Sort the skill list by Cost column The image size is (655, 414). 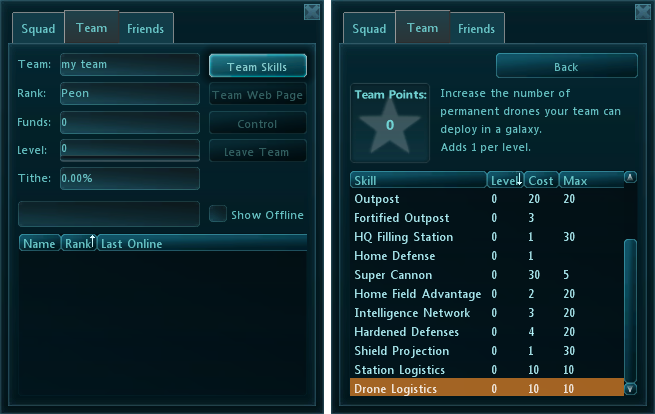tap(540, 181)
